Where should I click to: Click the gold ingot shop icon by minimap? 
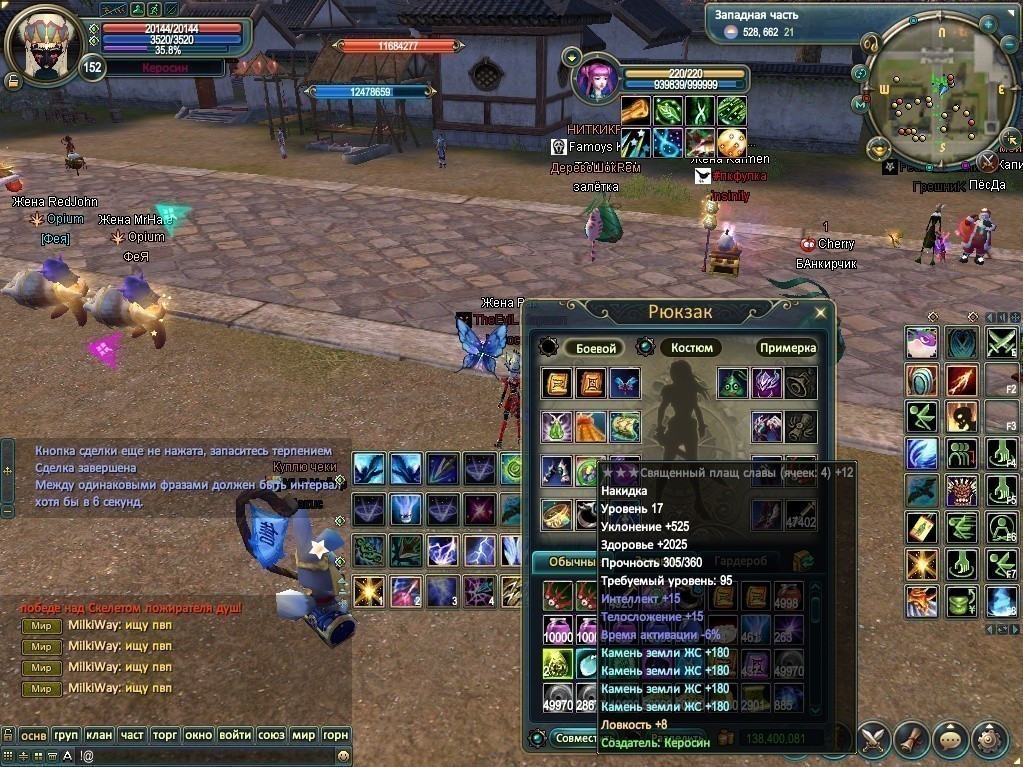881,148
